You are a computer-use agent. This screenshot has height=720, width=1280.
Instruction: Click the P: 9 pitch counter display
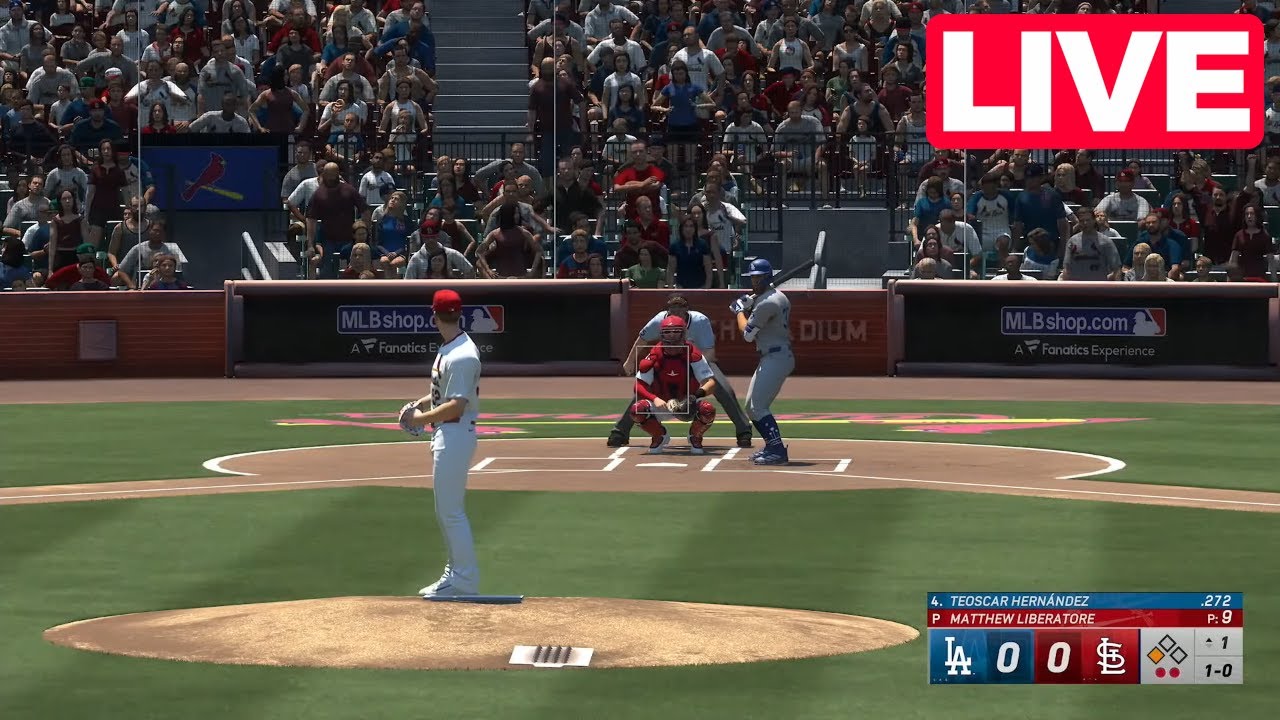1219,617
